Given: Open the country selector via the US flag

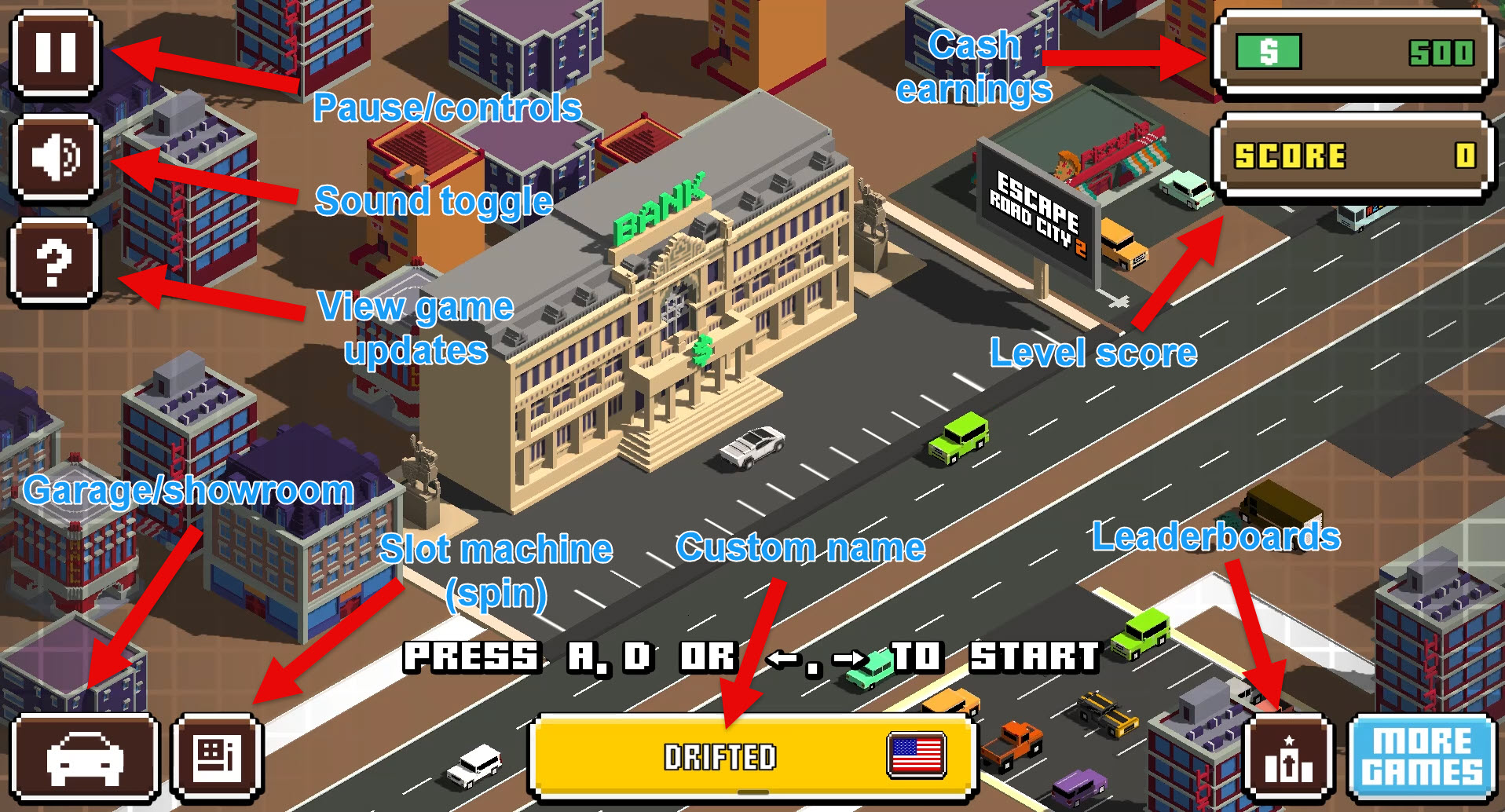Looking at the screenshot, I should (x=916, y=756).
